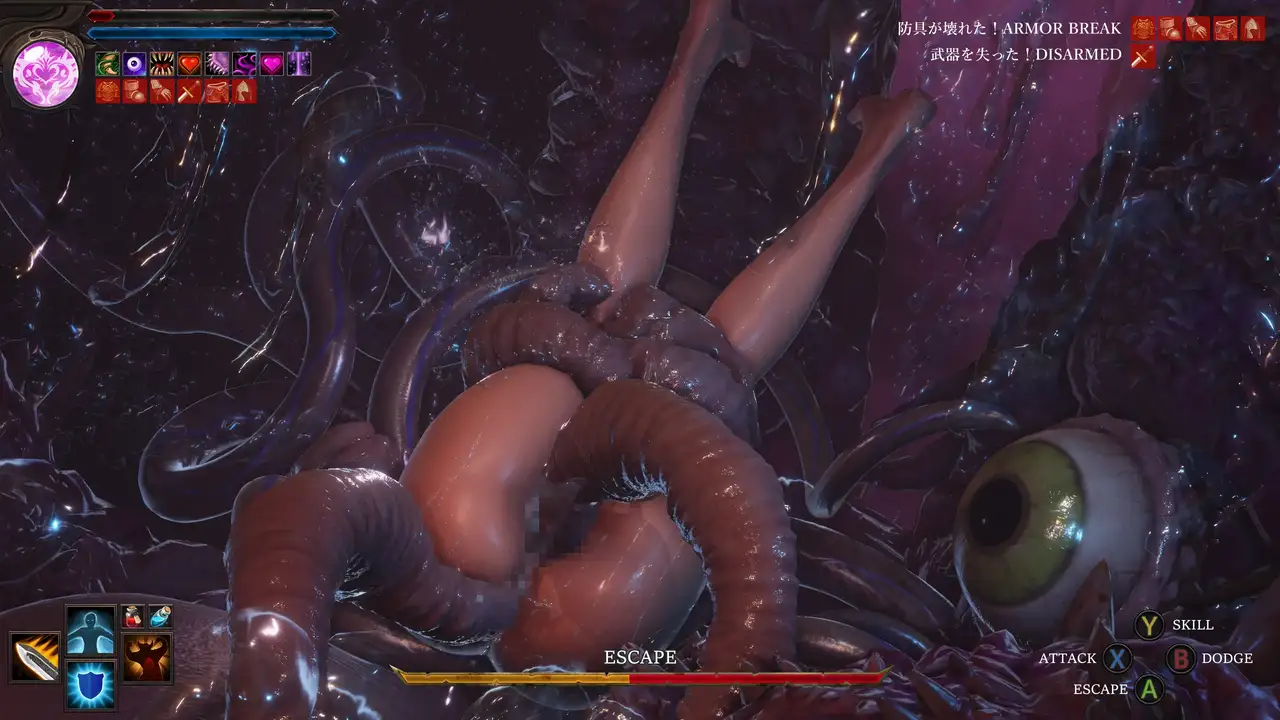Select the green serpent status icon
The width and height of the screenshot is (1280, 720).
pyautogui.click(x=107, y=65)
